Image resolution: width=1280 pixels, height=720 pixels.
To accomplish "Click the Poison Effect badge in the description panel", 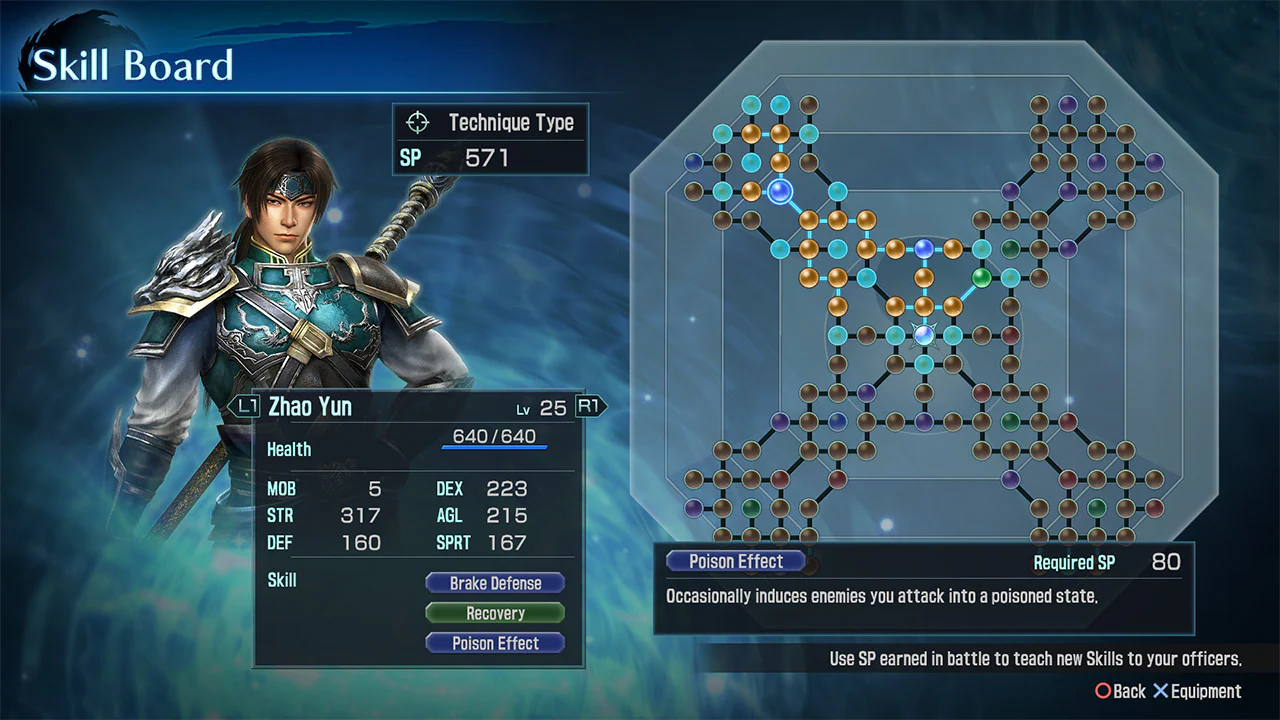I will click(x=735, y=561).
